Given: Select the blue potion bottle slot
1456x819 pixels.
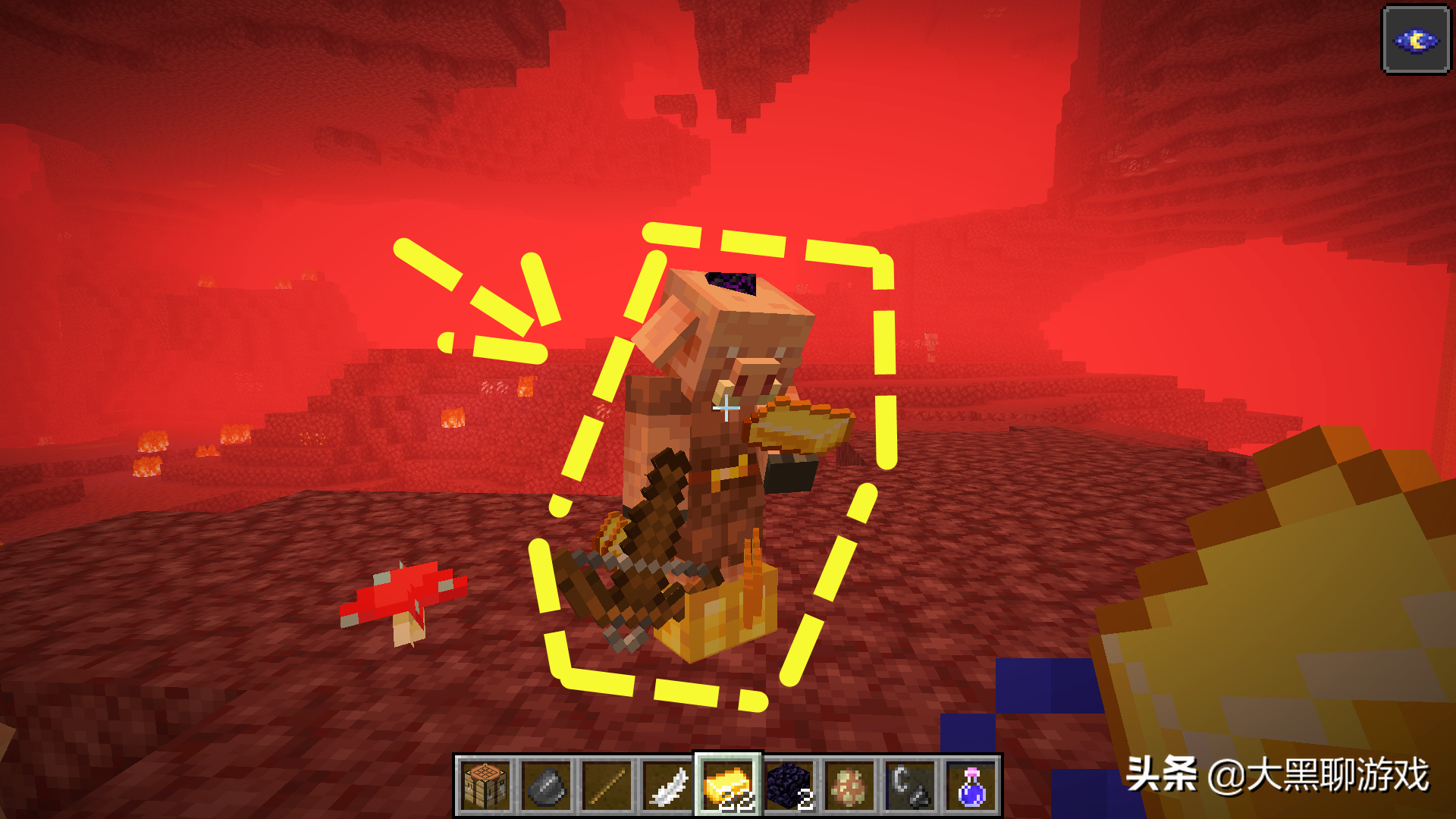Looking at the screenshot, I should (971, 786).
